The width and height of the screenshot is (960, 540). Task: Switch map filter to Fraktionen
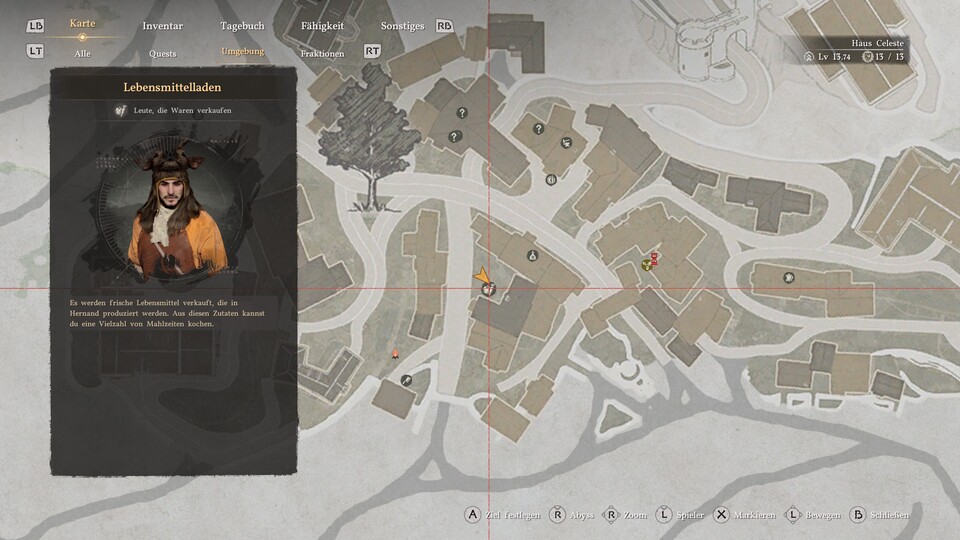[322, 53]
